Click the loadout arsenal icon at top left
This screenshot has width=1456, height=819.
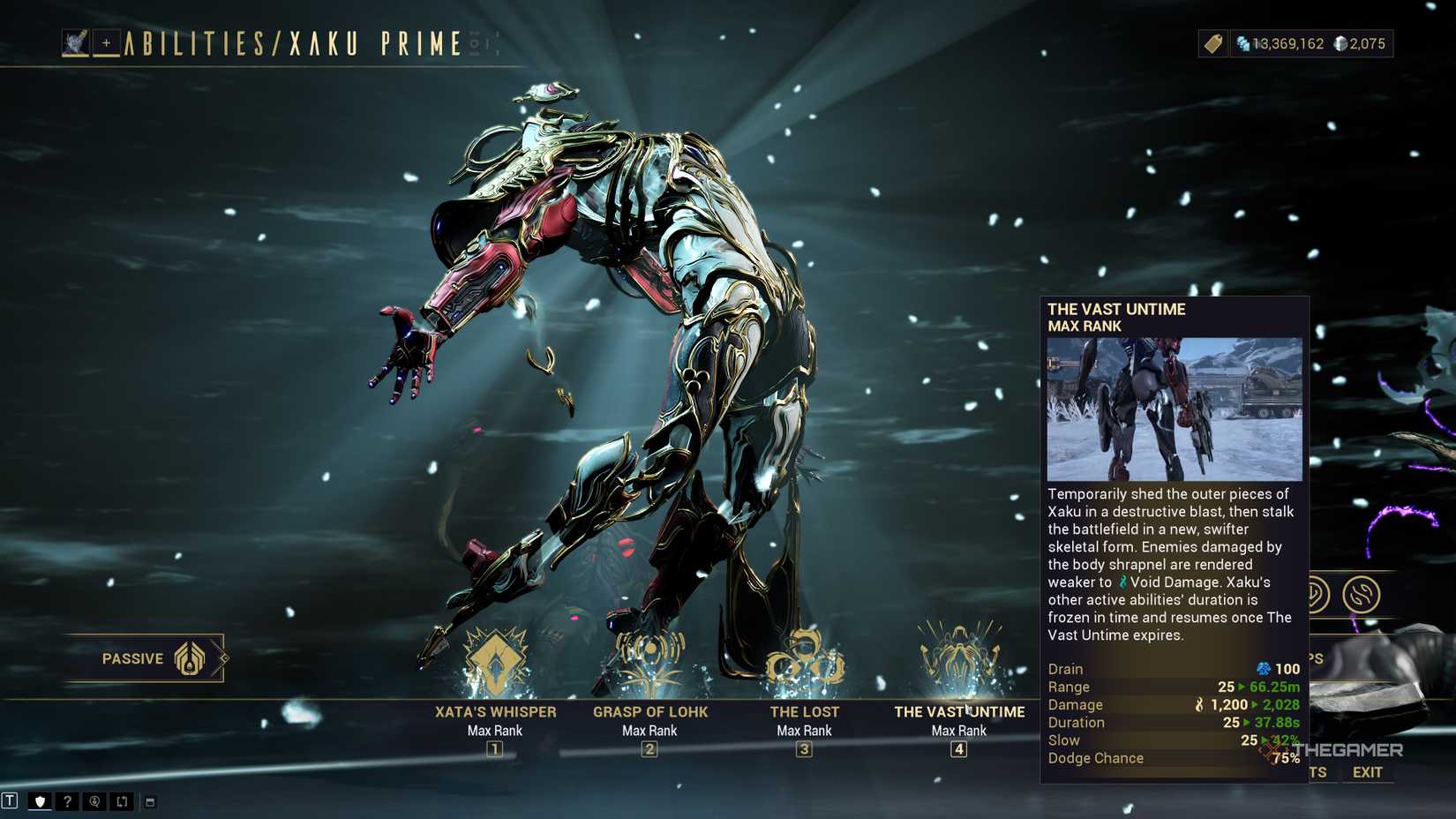click(x=76, y=41)
